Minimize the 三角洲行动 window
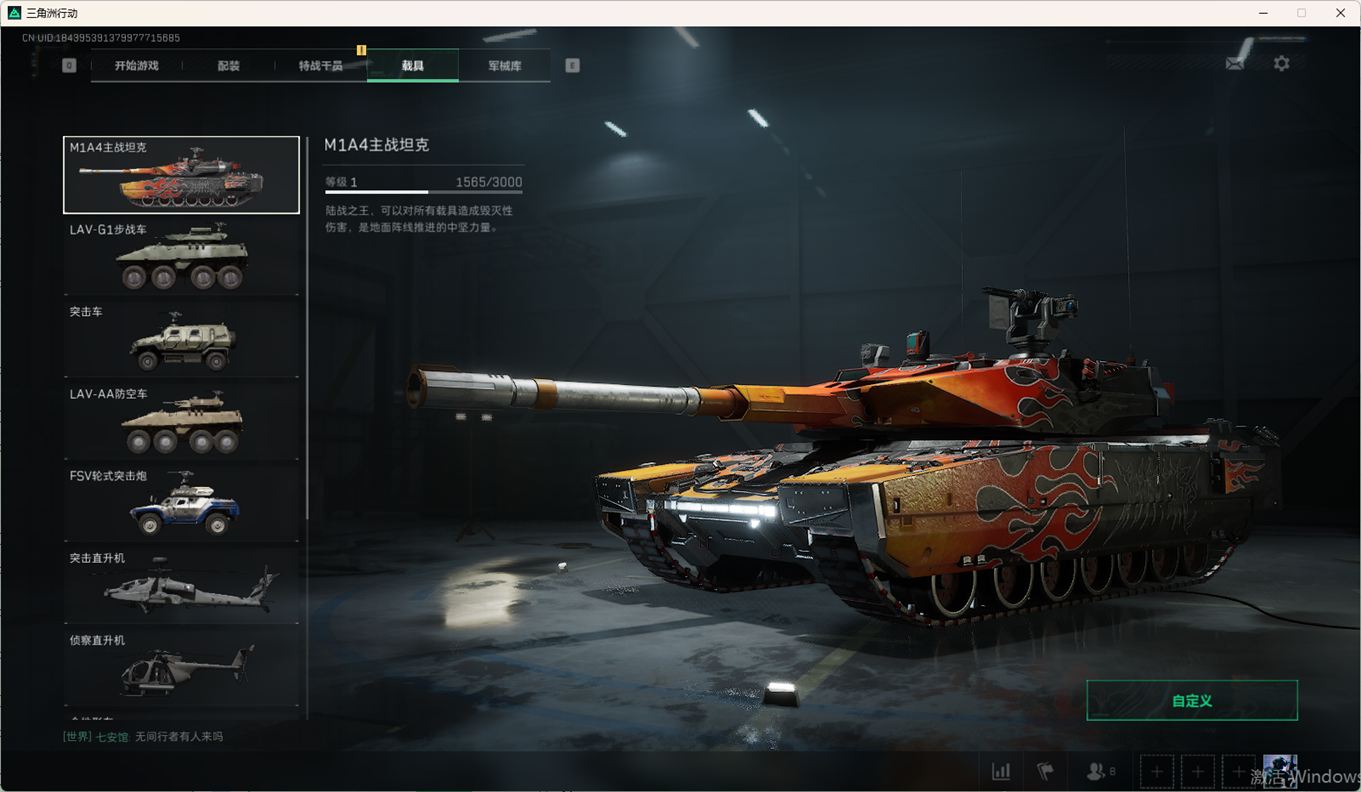This screenshot has height=792, width=1361. click(x=1263, y=13)
